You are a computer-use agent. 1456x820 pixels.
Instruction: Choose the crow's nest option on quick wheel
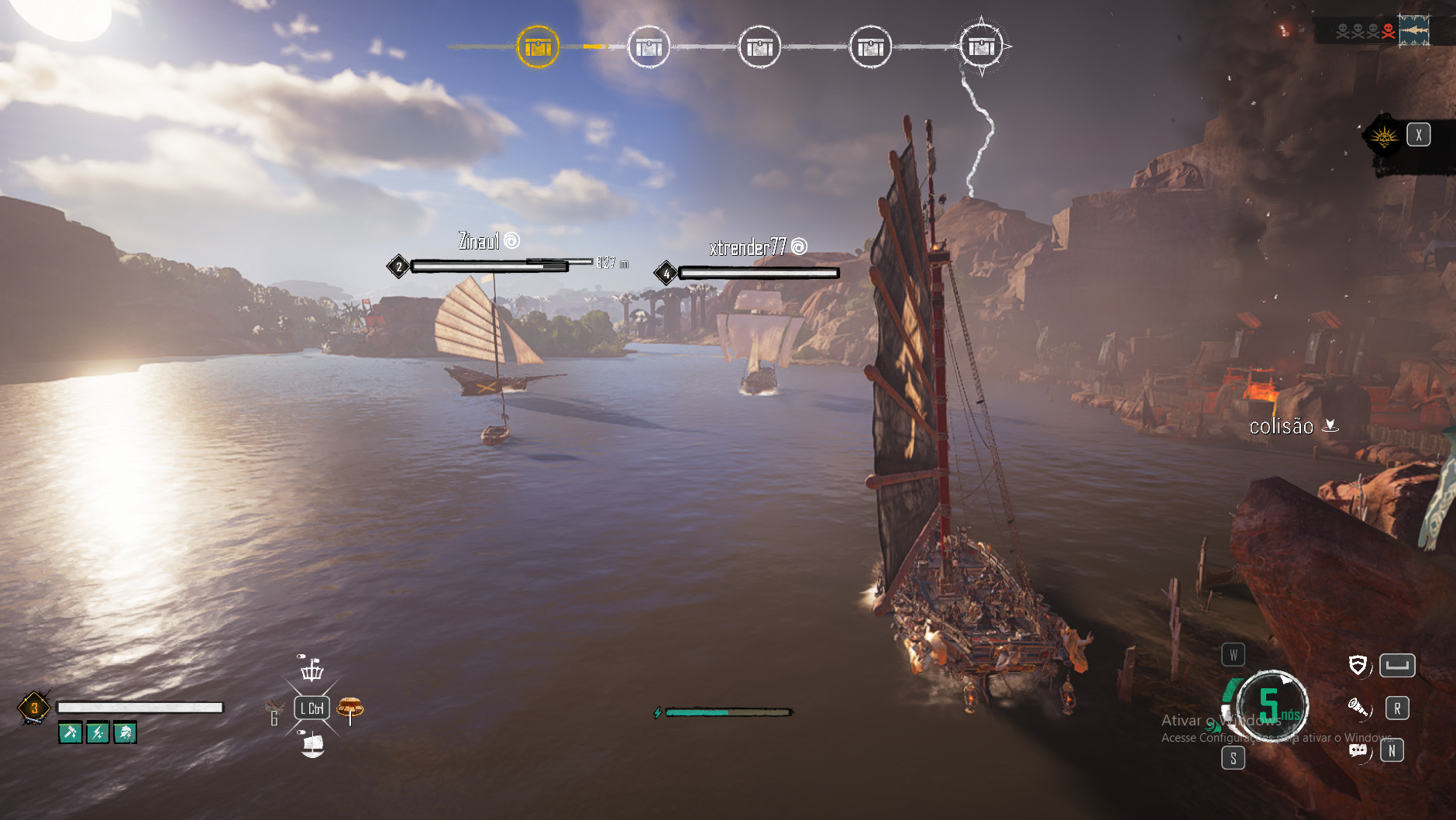pos(312,669)
